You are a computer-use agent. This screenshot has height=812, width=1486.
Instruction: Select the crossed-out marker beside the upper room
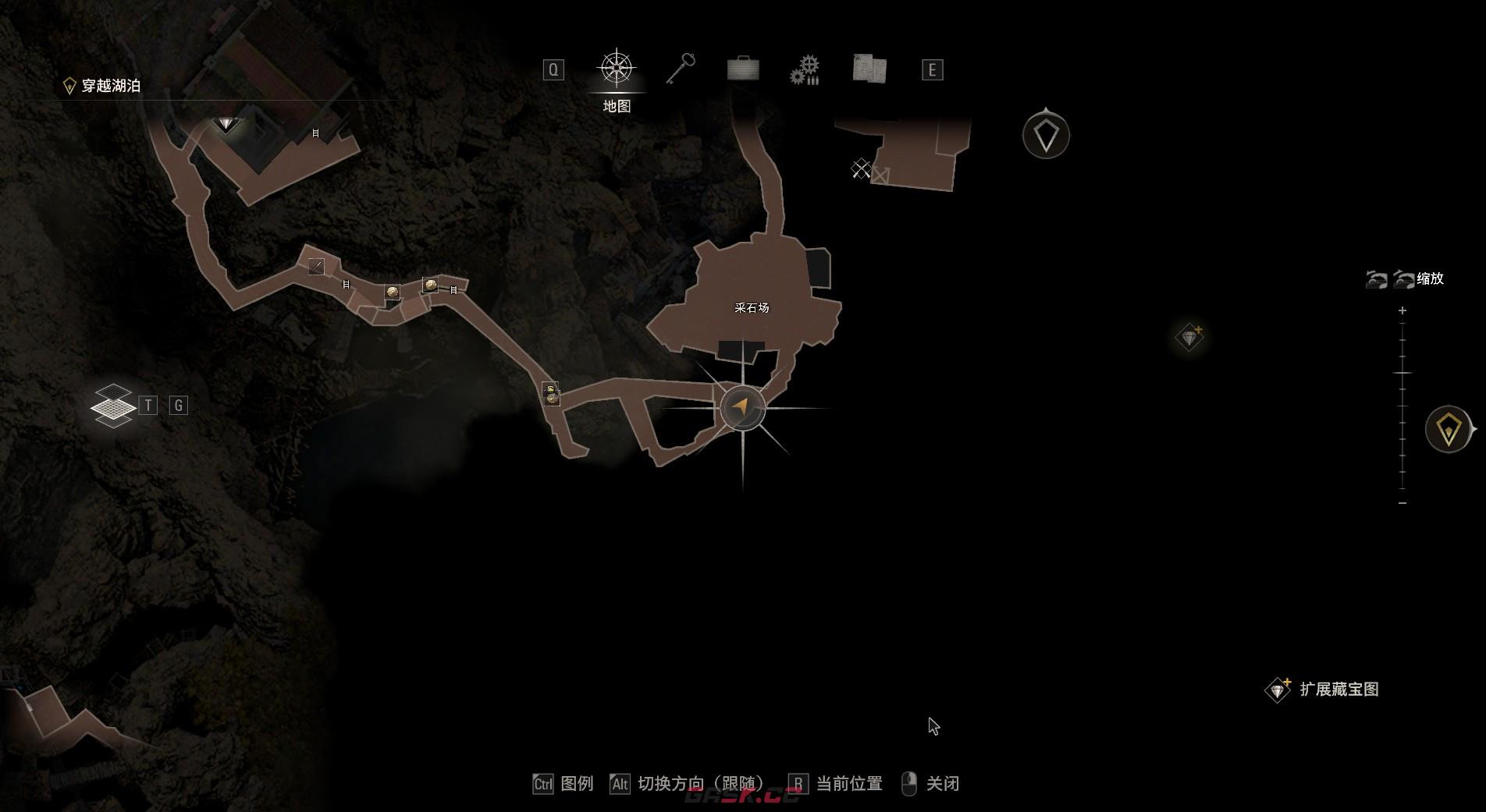[x=861, y=168]
